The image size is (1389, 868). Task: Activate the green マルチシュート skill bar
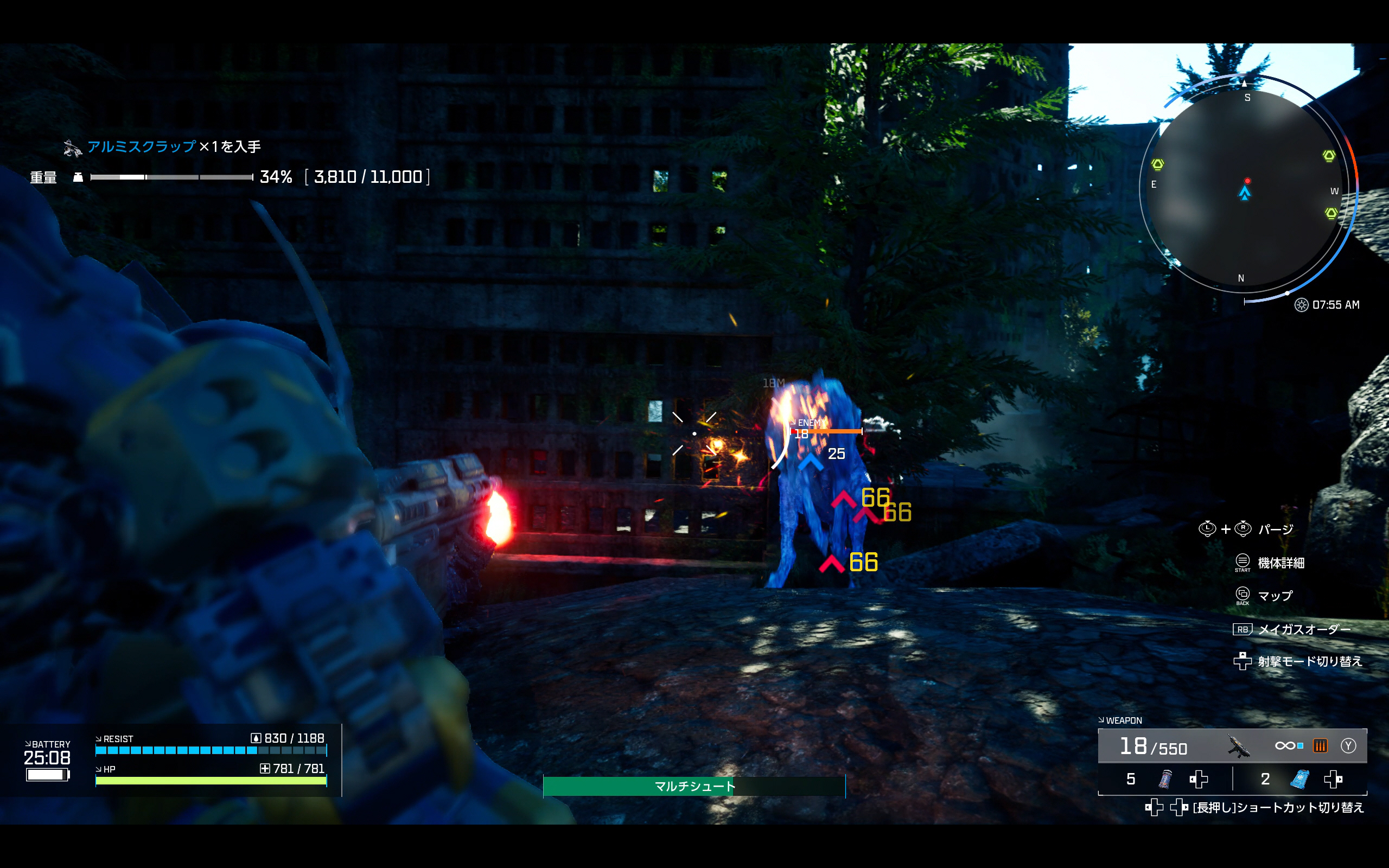pyautogui.click(x=694, y=786)
